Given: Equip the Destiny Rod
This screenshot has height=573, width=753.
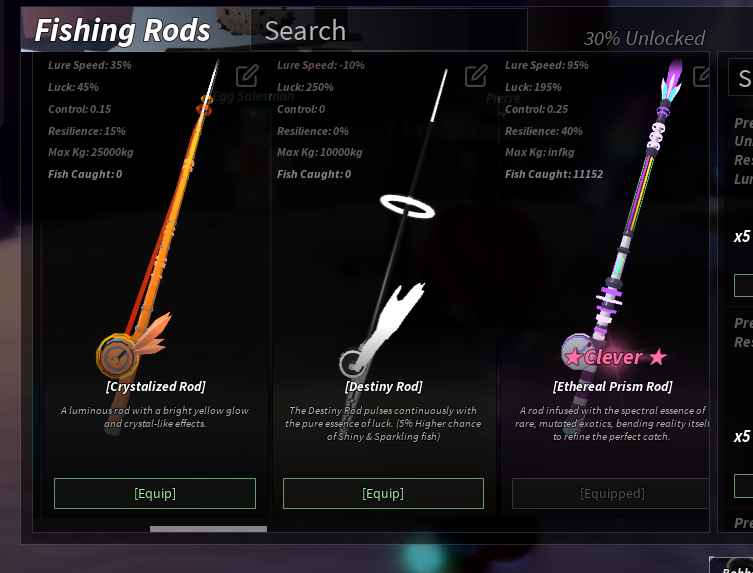Looking at the screenshot, I should (383, 493).
